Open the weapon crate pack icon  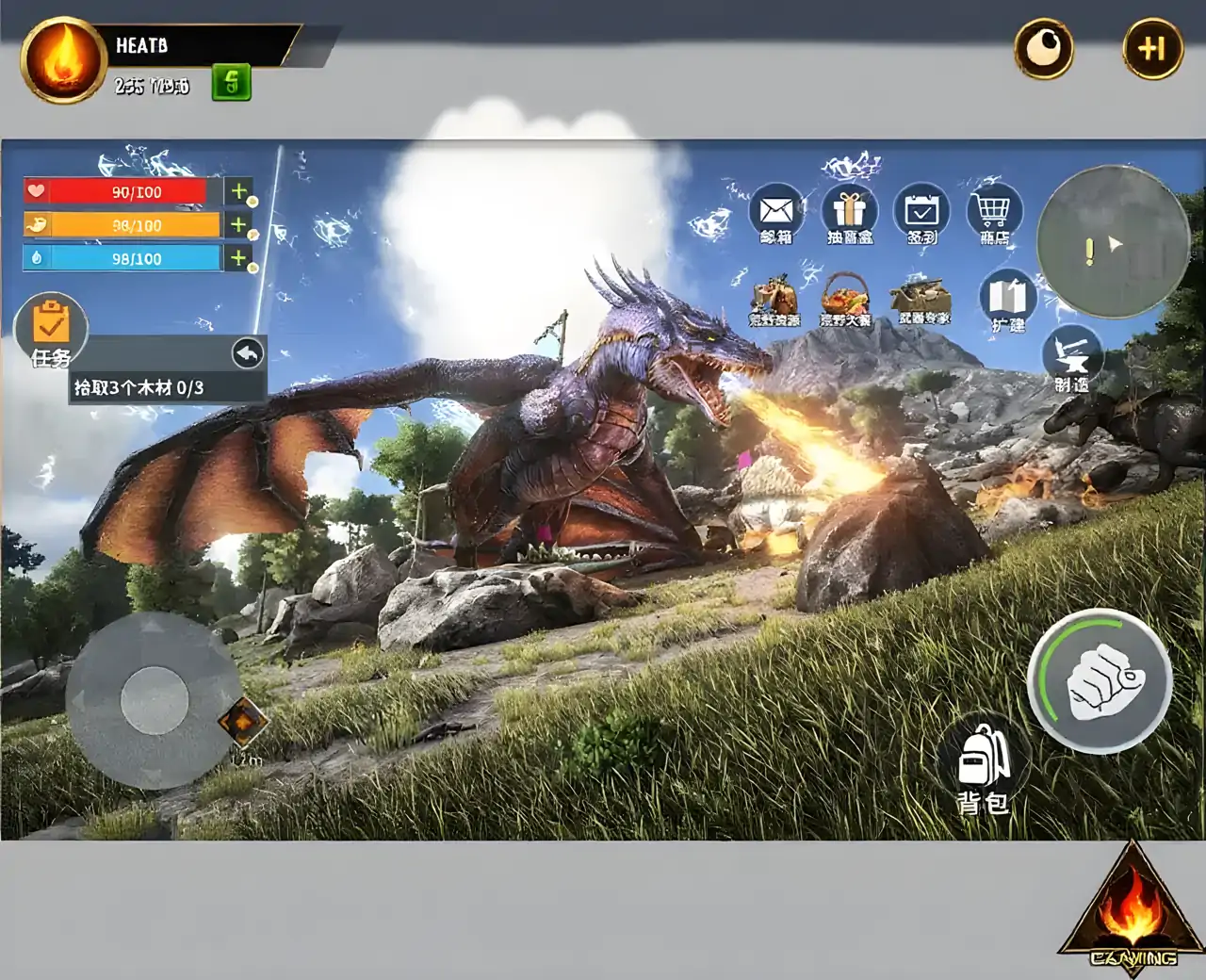922,296
